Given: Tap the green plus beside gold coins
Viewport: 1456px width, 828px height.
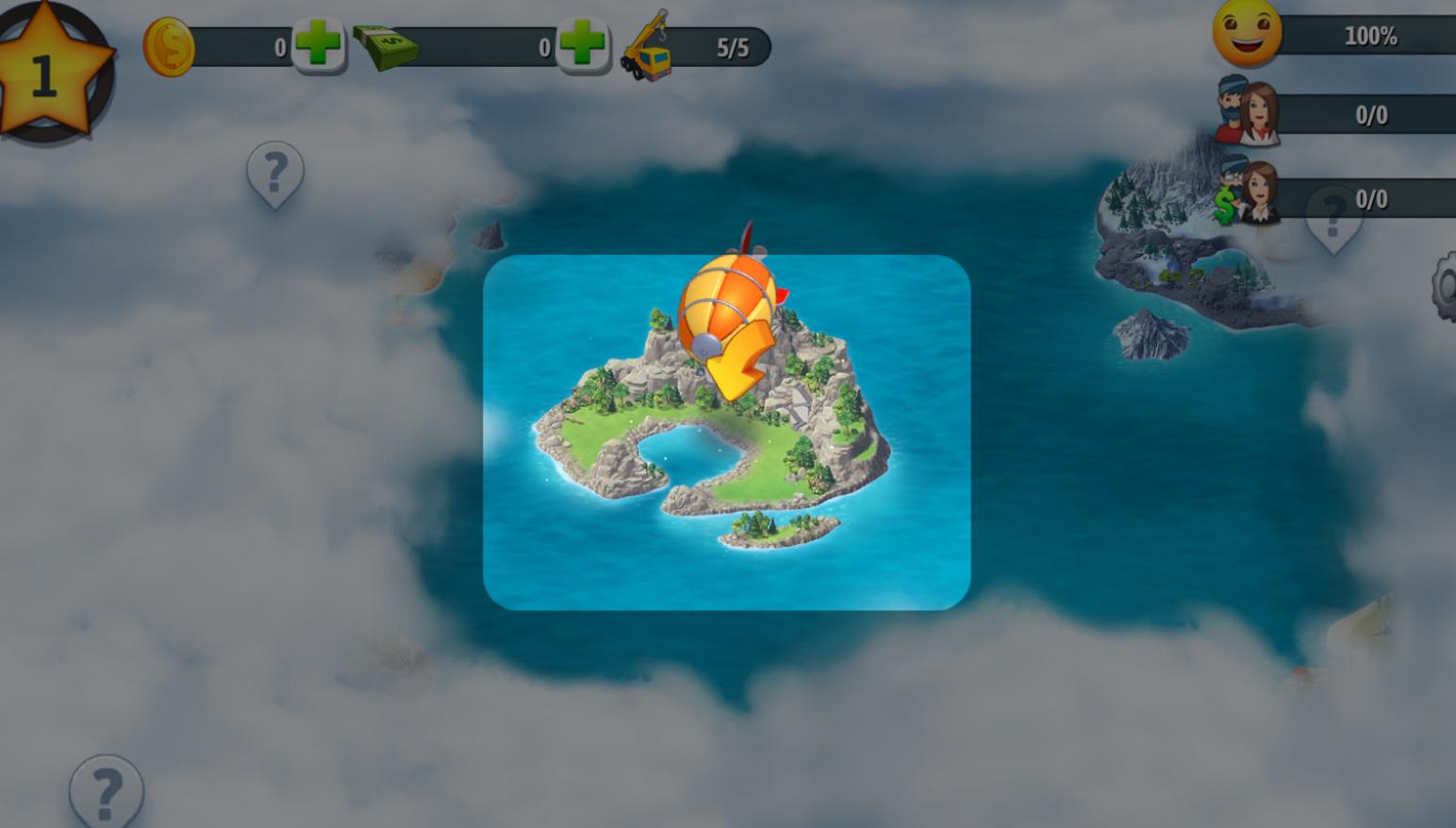Looking at the screenshot, I should pos(318,44).
